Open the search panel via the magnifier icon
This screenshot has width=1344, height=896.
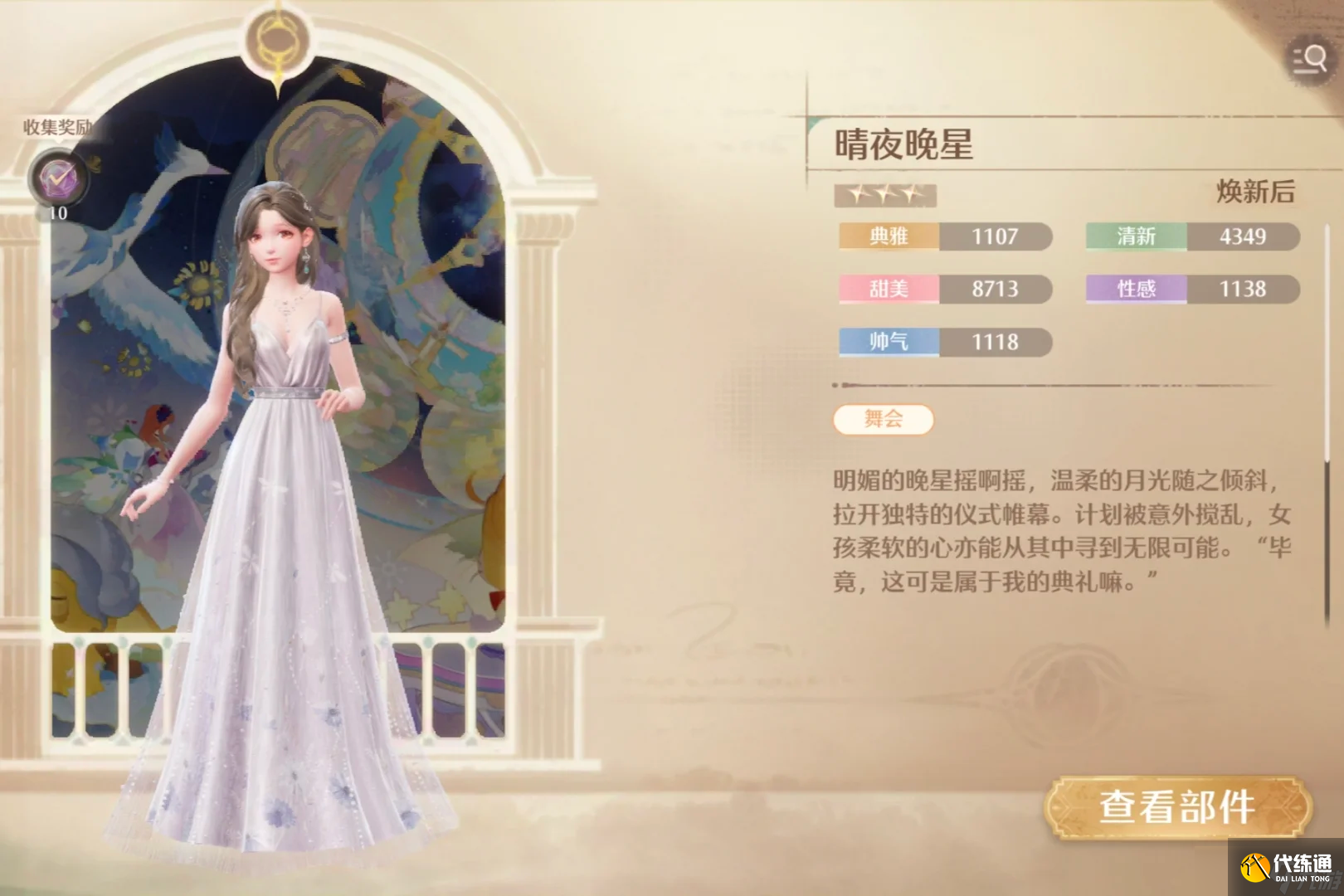click(x=1308, y=58)
